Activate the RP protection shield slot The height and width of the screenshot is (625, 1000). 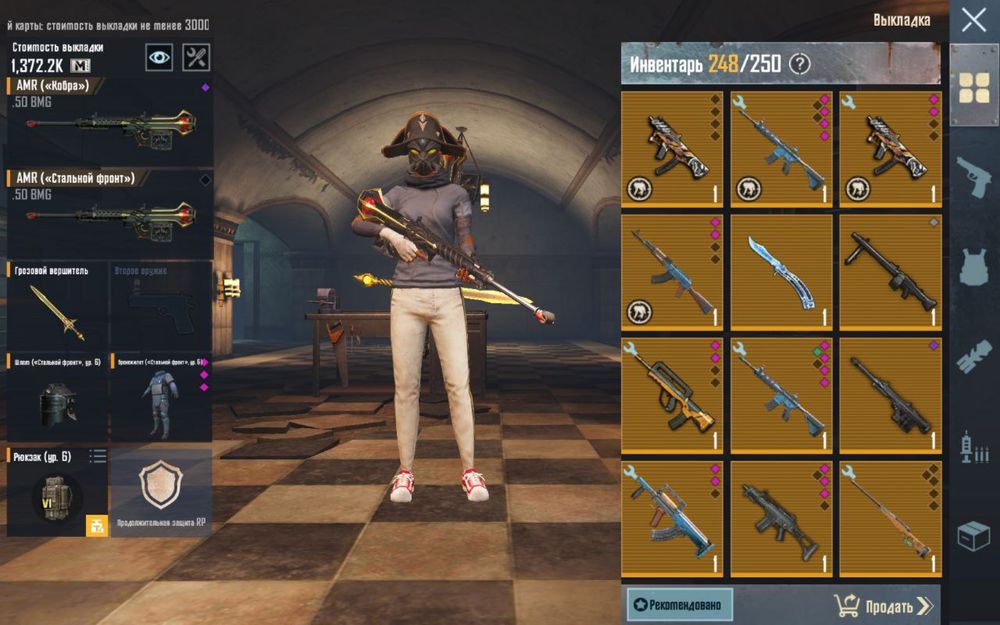pos(161,490)
